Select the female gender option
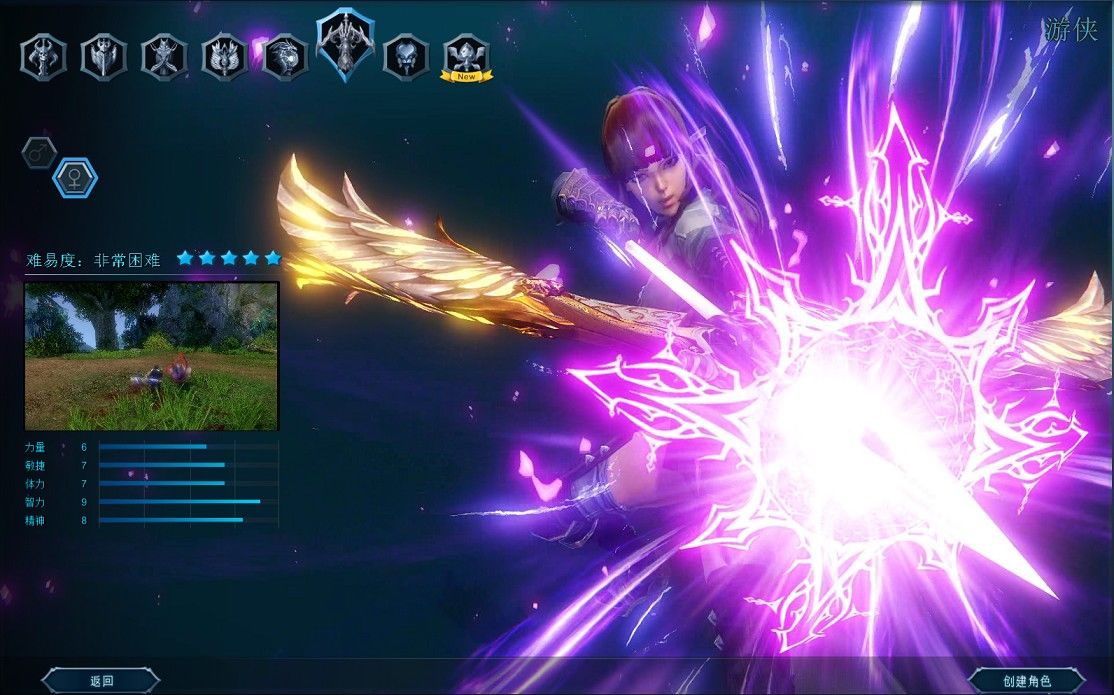The image size is (1114, 695). pyautogui.click(x=75, y=178)
